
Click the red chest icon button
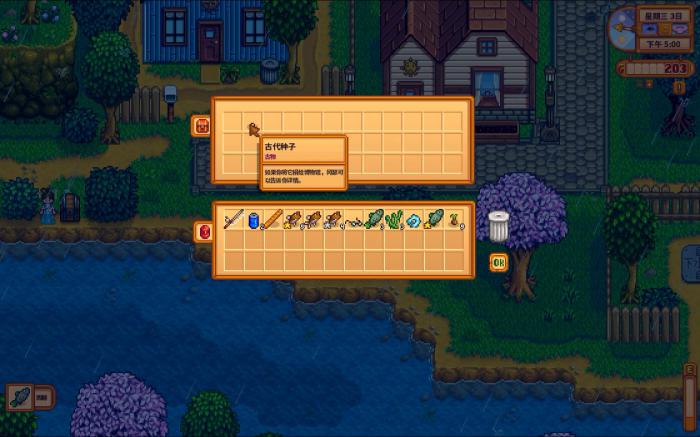pos(200,126)
